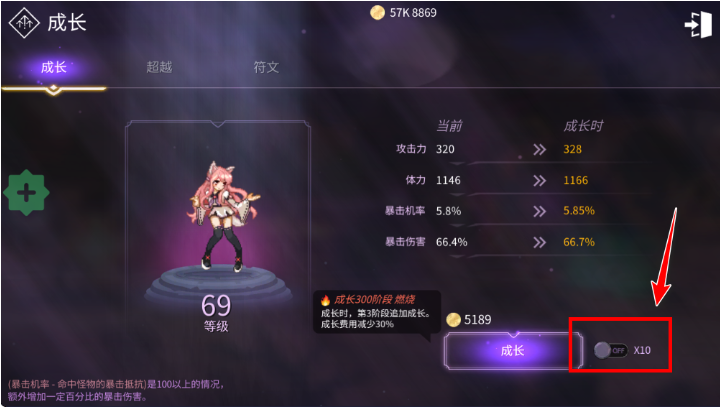
Task: Exit the screen via the door icon
Action: point(697,25)
